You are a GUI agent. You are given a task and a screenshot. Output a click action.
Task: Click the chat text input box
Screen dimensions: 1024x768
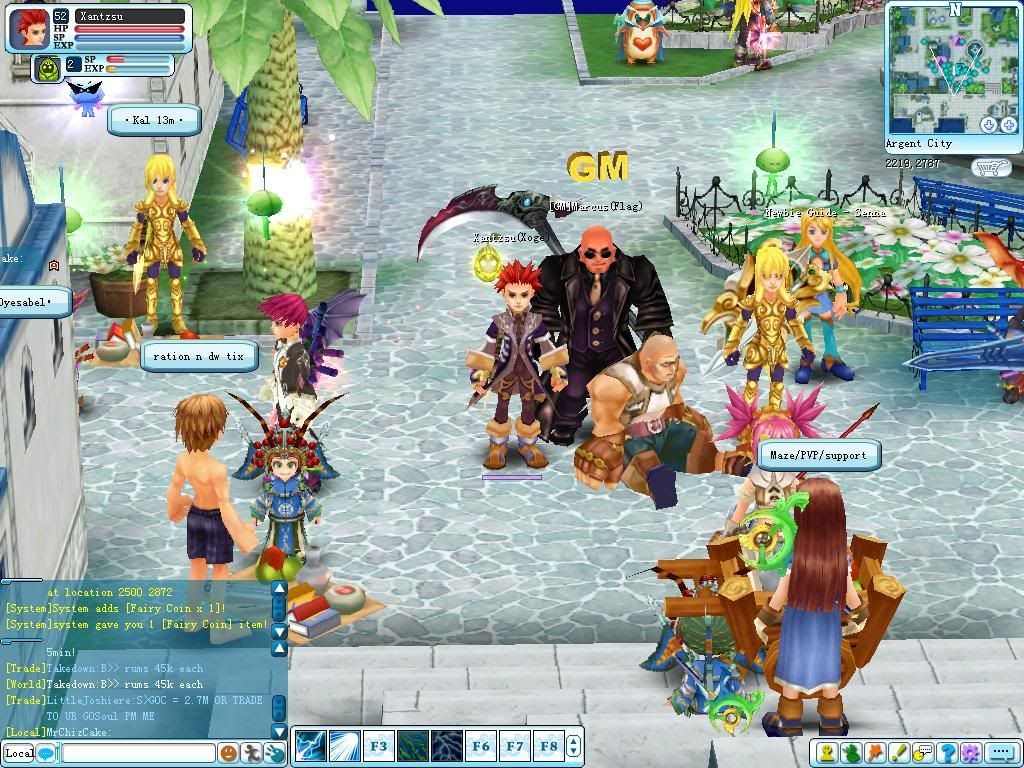pyautogui.click(x=138, y=753)
